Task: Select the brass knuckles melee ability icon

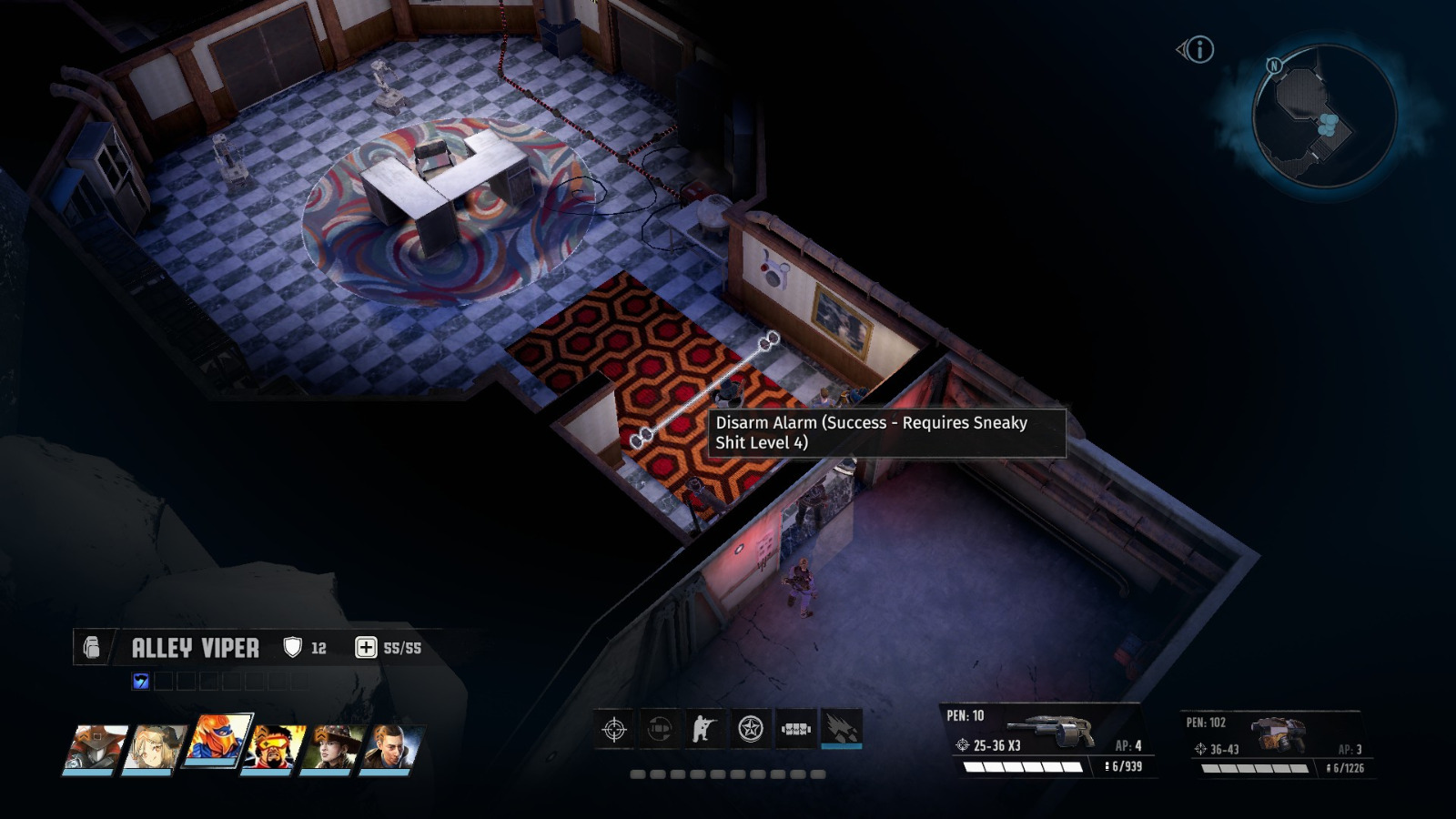Action: (x=796, y=729)
